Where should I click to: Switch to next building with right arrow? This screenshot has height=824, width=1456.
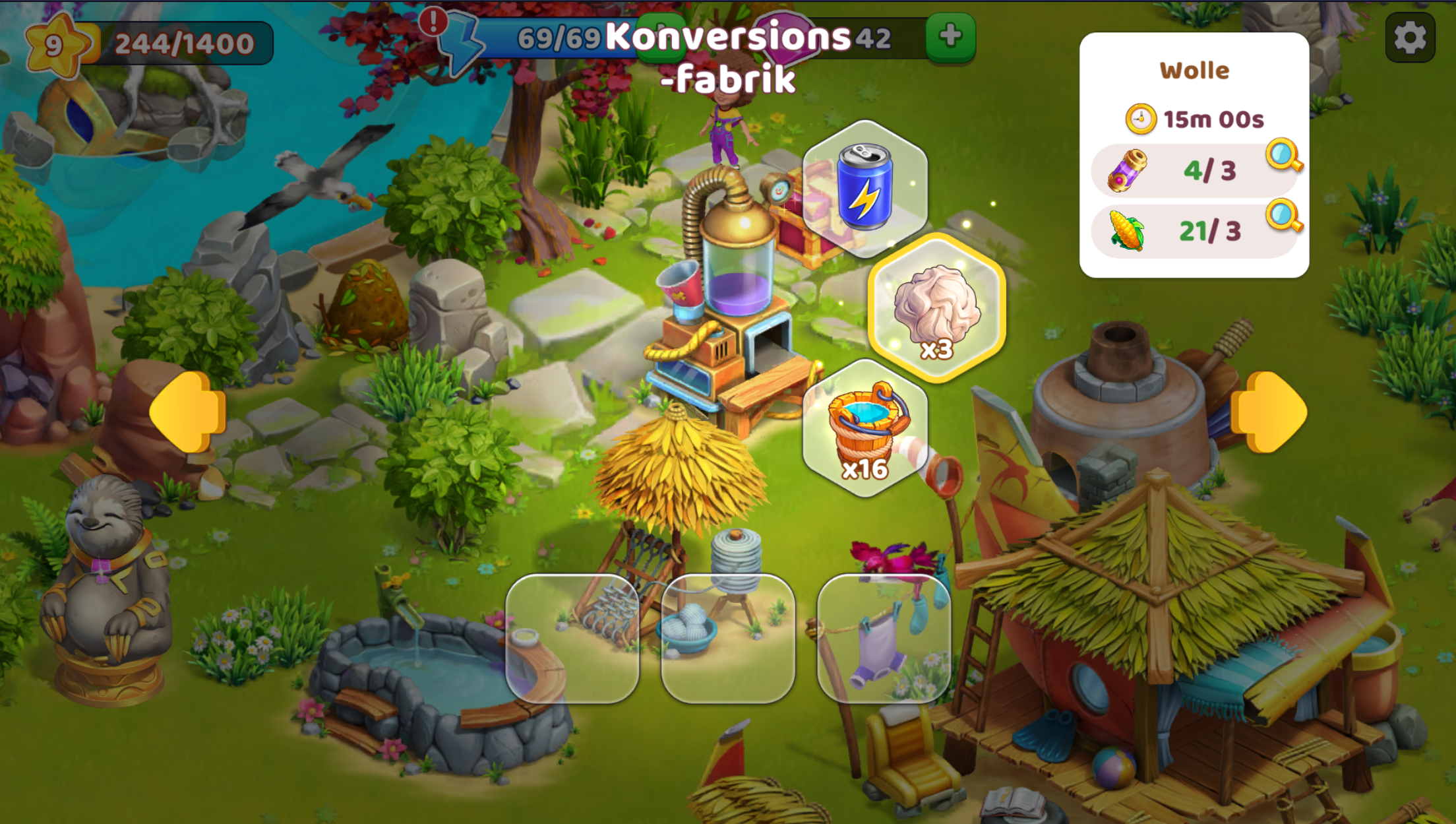click(x=1268, y=412)
